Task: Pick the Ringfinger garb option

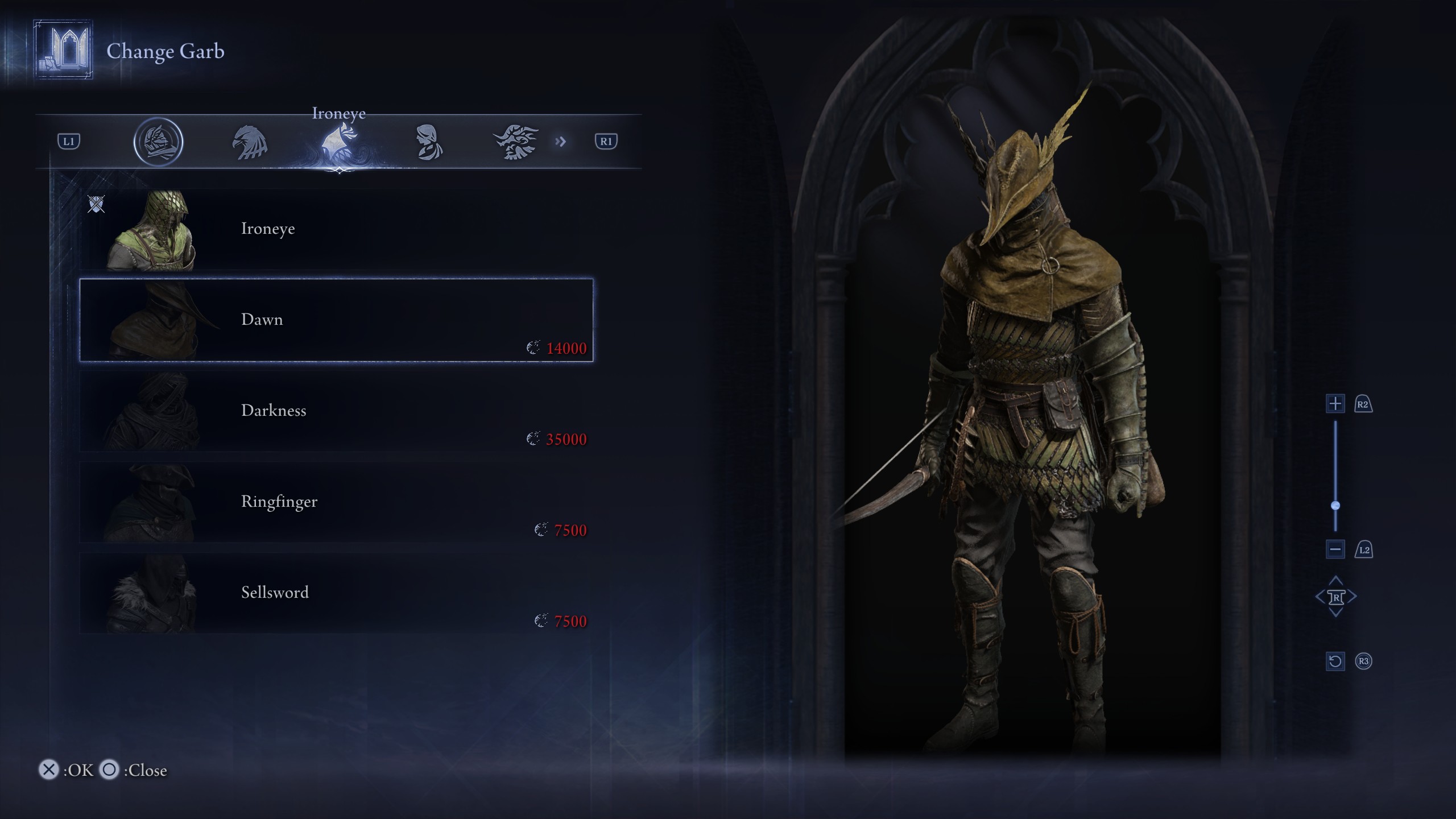Action: click(x=336, y=502)
